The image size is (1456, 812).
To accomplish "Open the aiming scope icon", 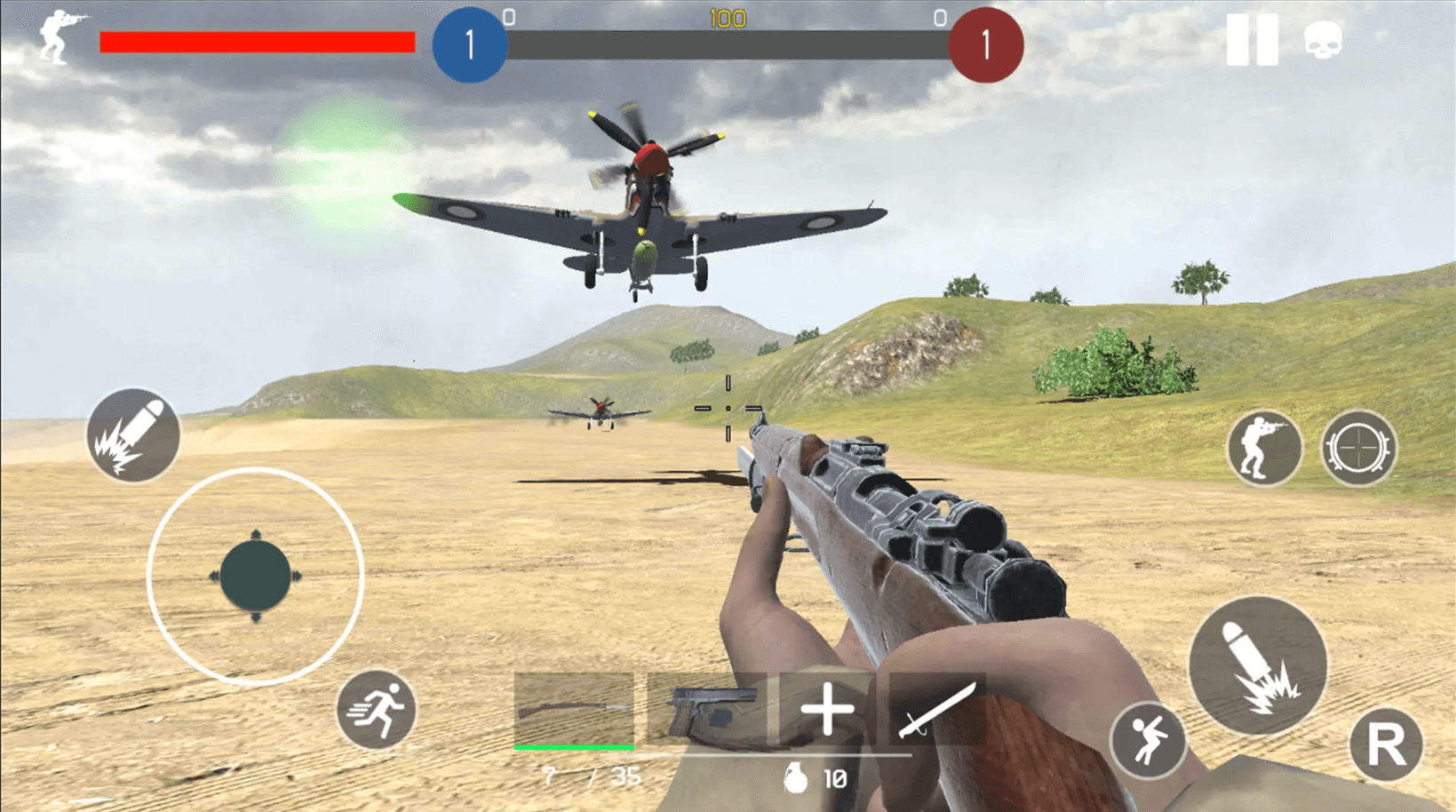I will click(x=1358, y=447).
